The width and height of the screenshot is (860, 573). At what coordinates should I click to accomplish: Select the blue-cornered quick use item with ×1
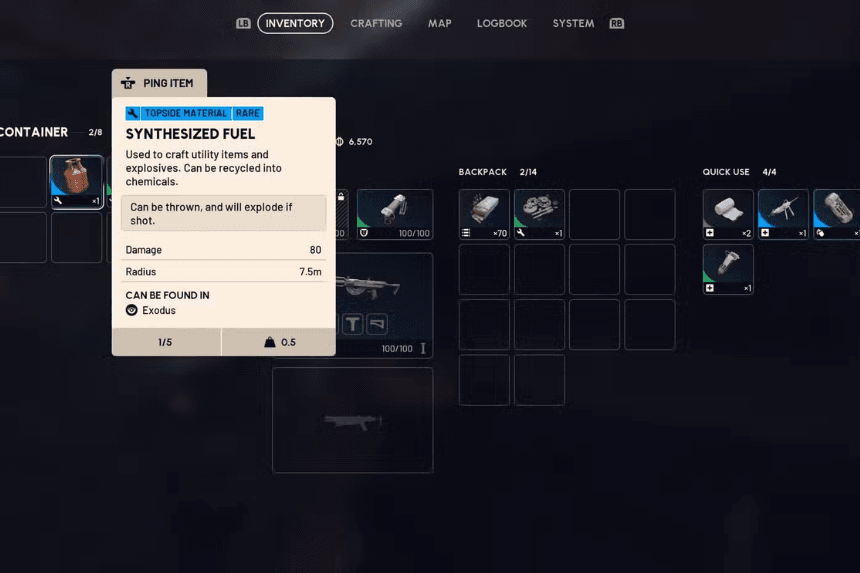click(783, 215)
